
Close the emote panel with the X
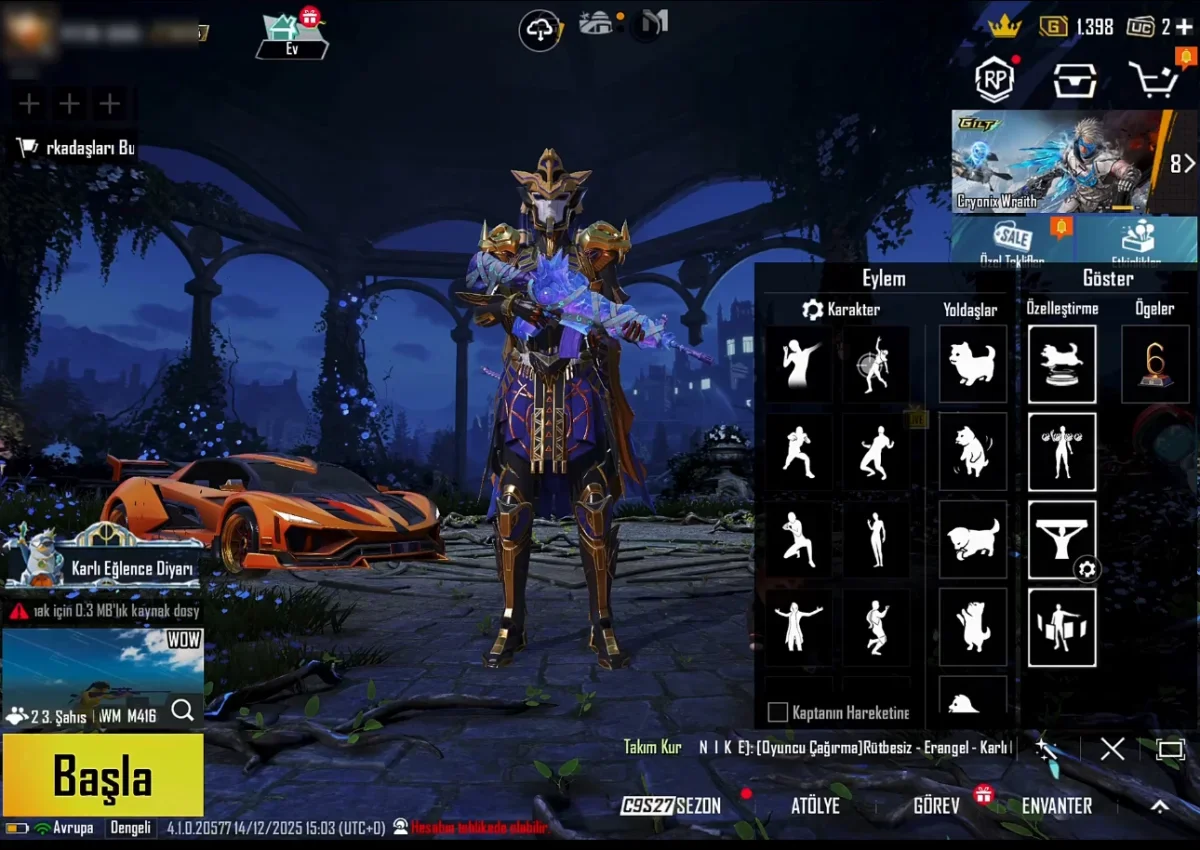[1112, 749]
